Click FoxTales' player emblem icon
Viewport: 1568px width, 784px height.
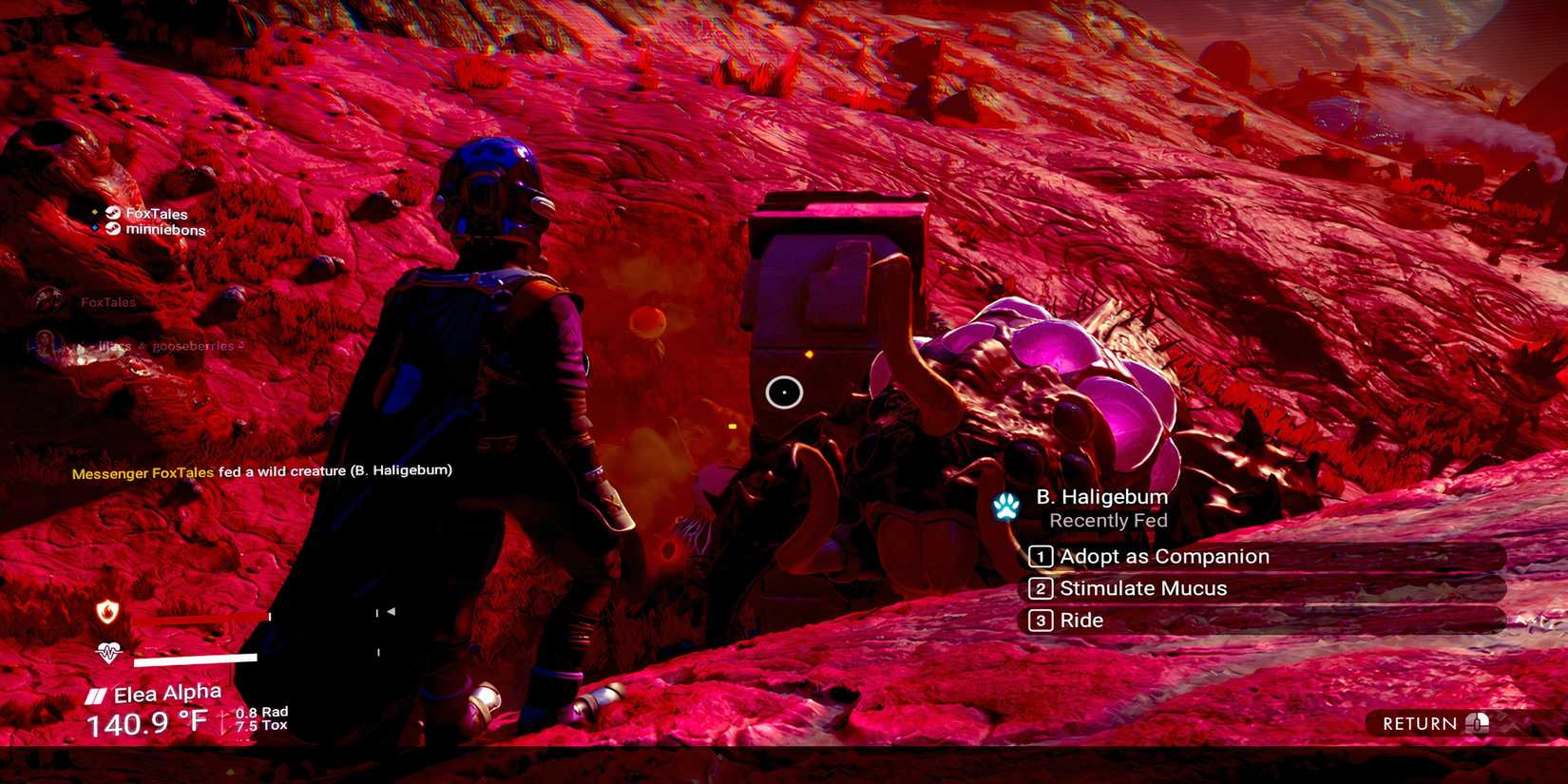[113, 214]
